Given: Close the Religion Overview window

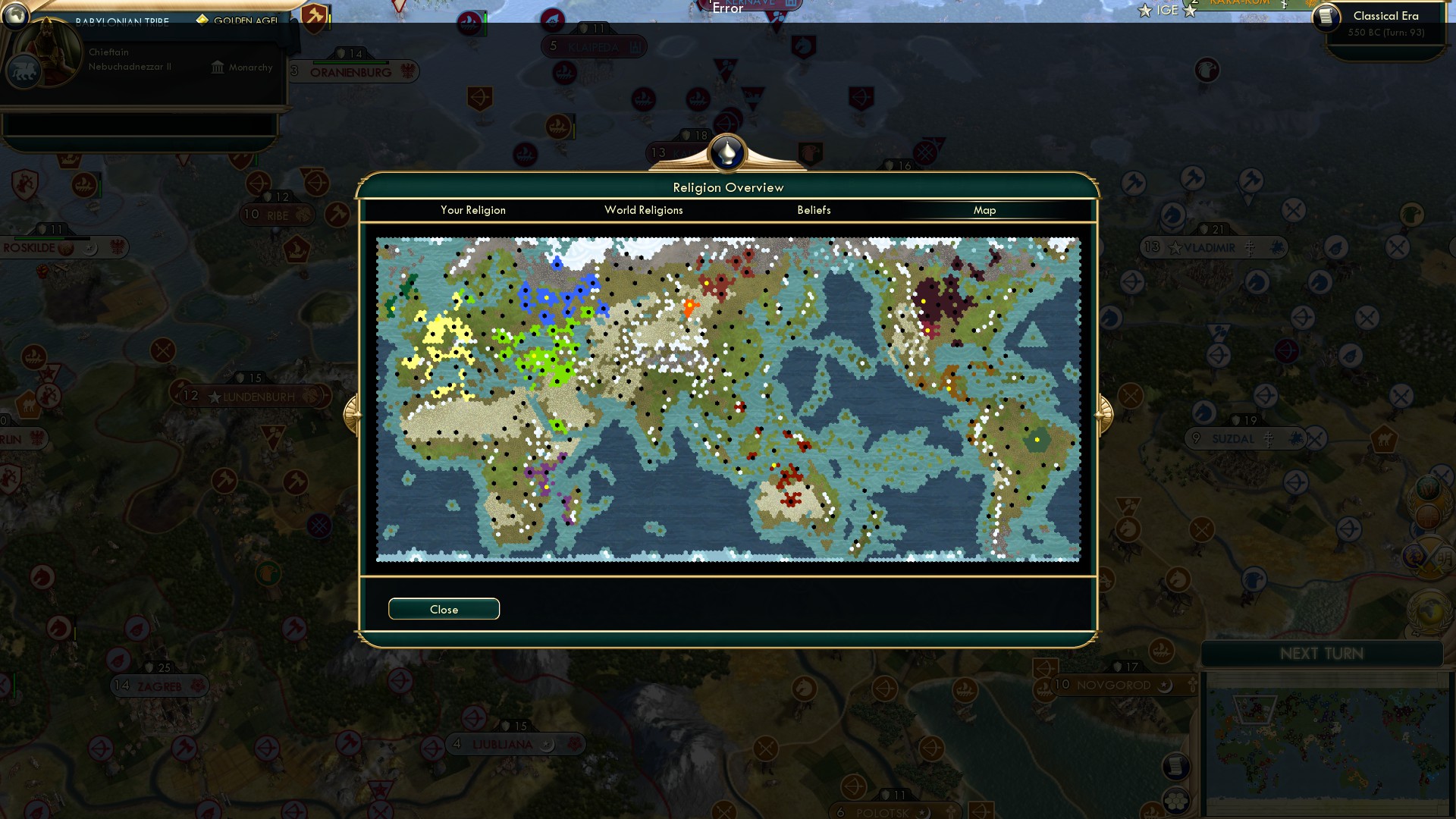Looking at the screenshot, I should (444, 608).
